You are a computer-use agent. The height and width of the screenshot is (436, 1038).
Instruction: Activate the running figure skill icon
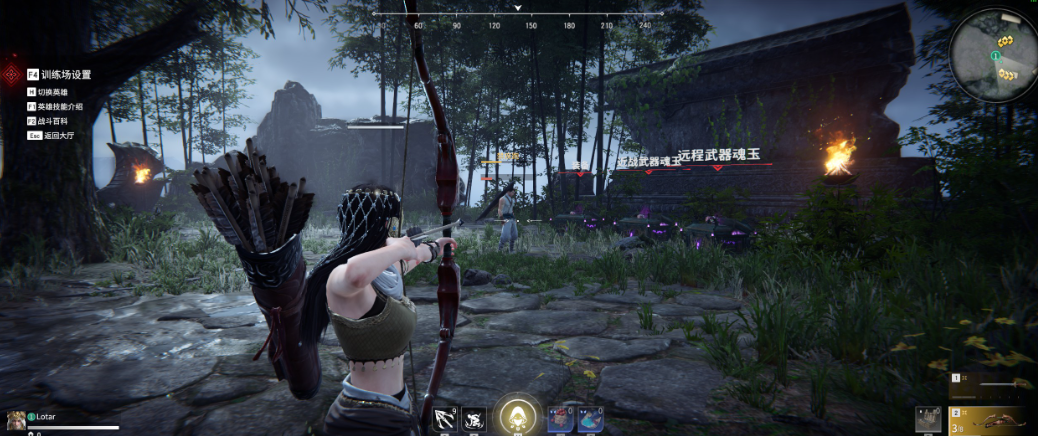tap(474, 420)
